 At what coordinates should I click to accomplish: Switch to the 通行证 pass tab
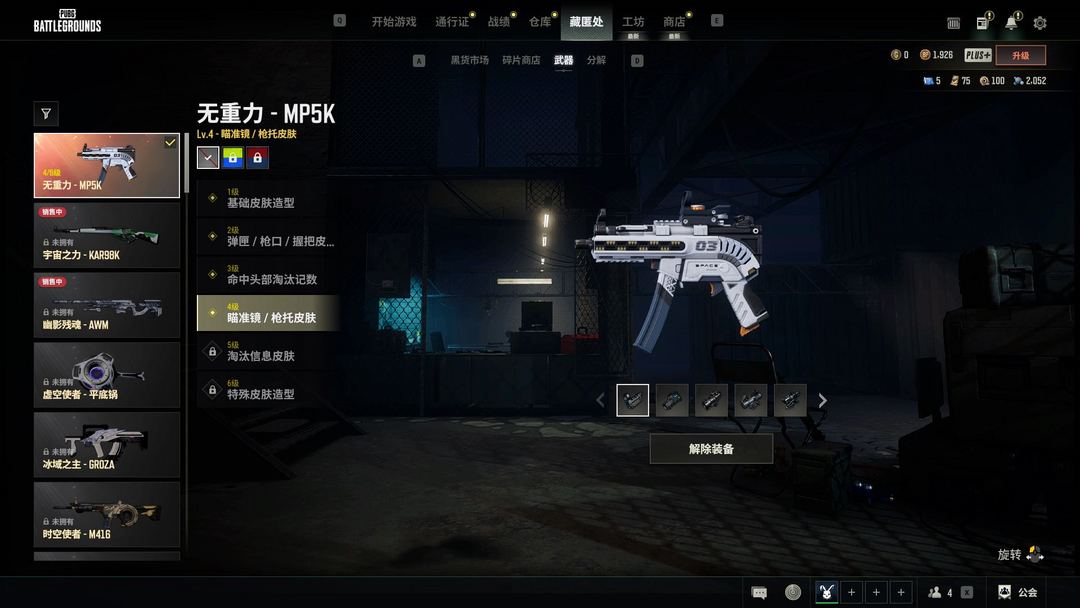pos(452,22)
